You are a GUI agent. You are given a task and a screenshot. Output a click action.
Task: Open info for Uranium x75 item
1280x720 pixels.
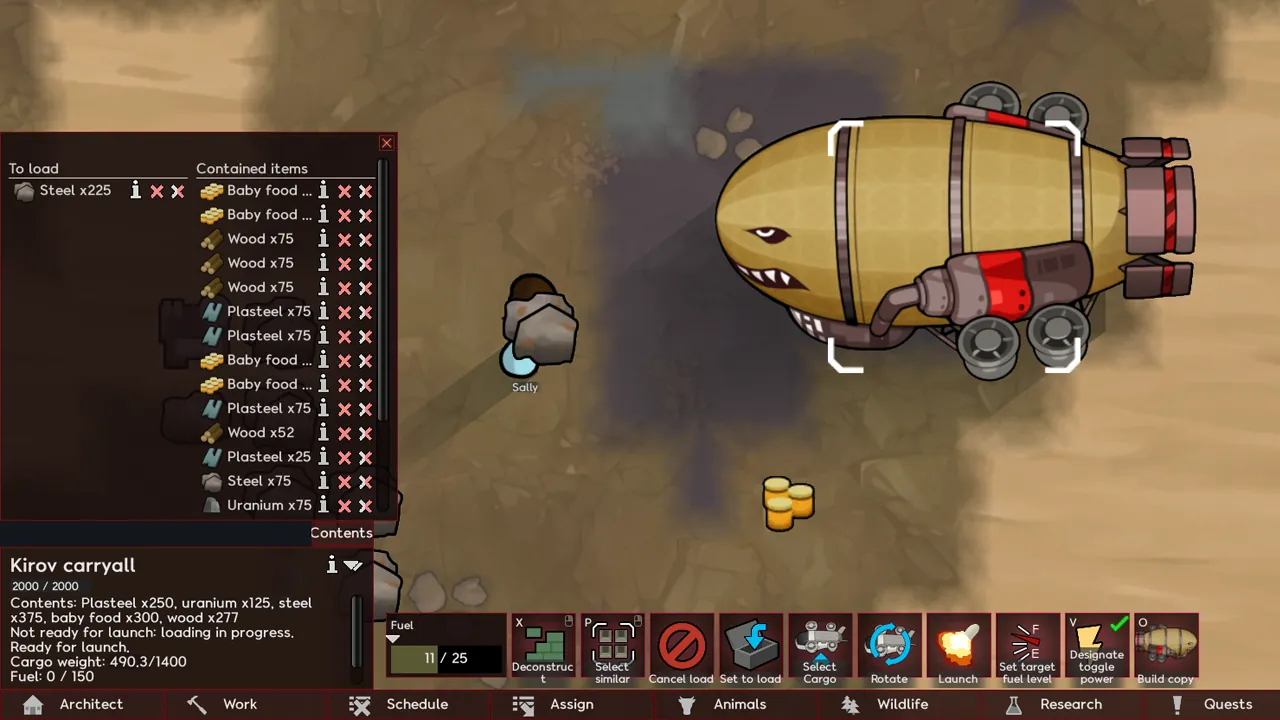pos(323,505)
